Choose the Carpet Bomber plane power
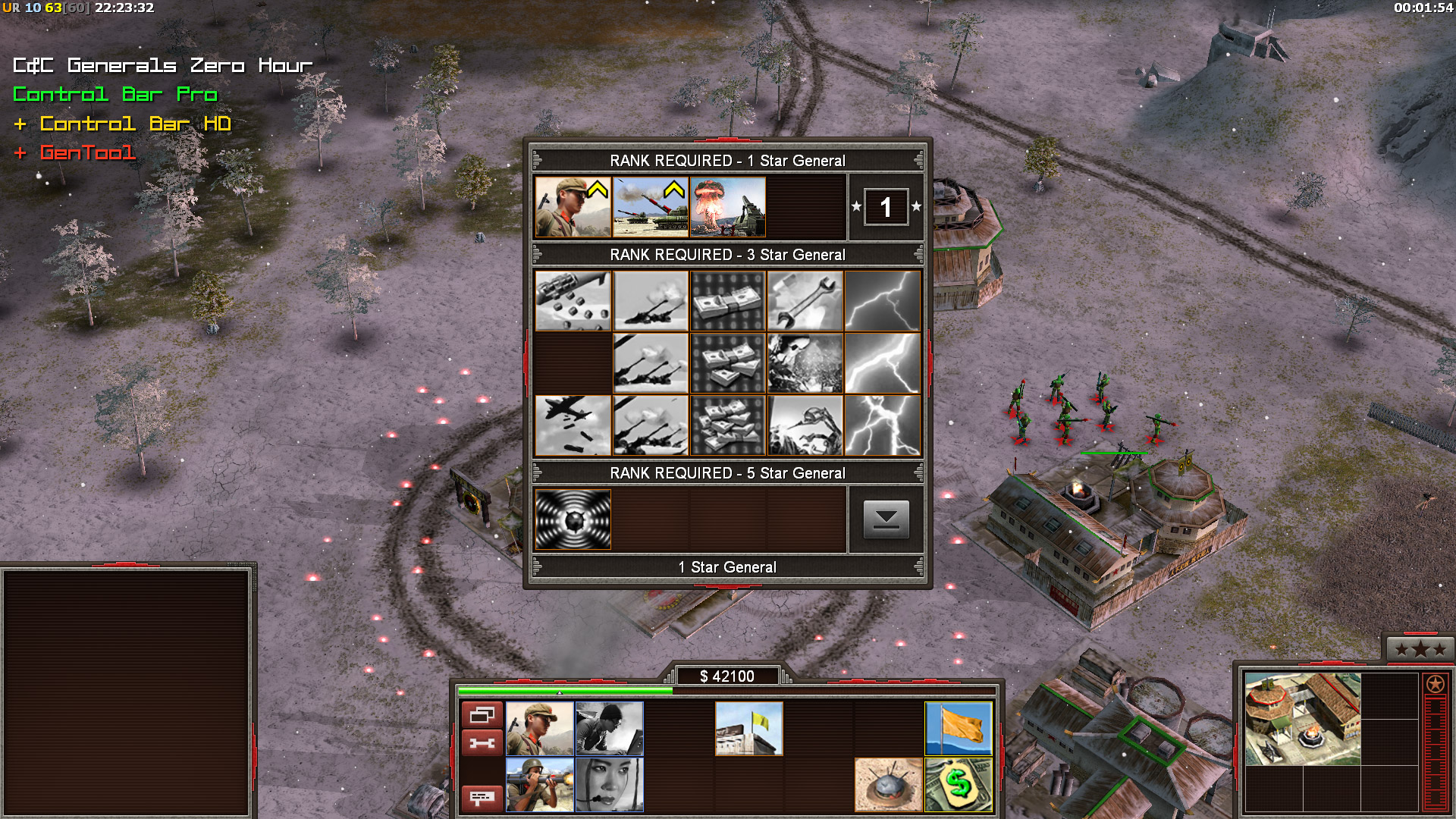Screen dimensions: 1456x819 tap(573, 425)
